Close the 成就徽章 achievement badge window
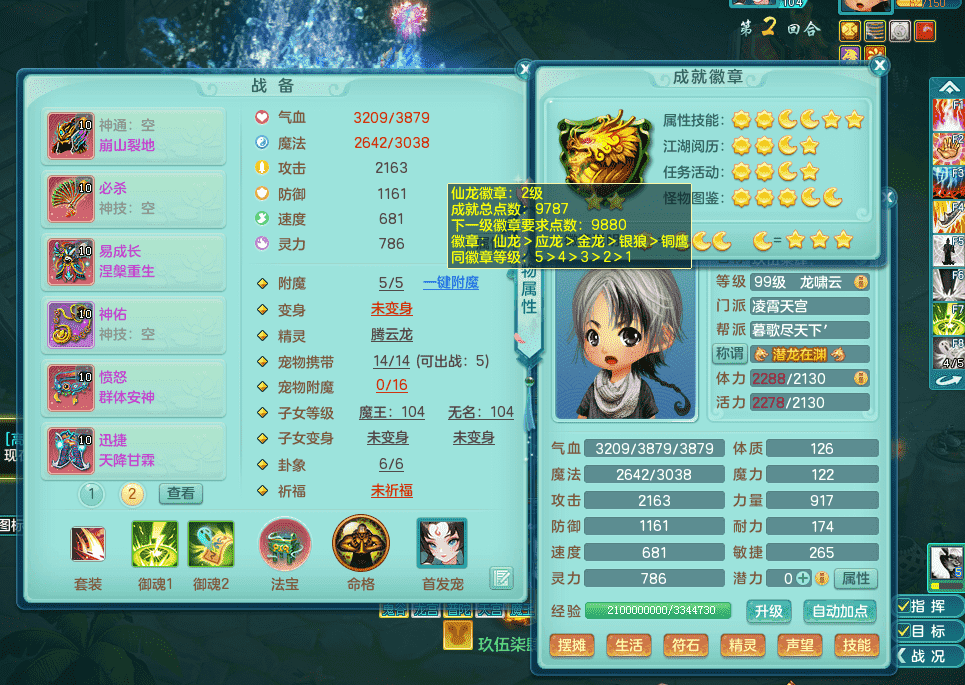The width and height of the screenshot is (965, 685). 880,66
